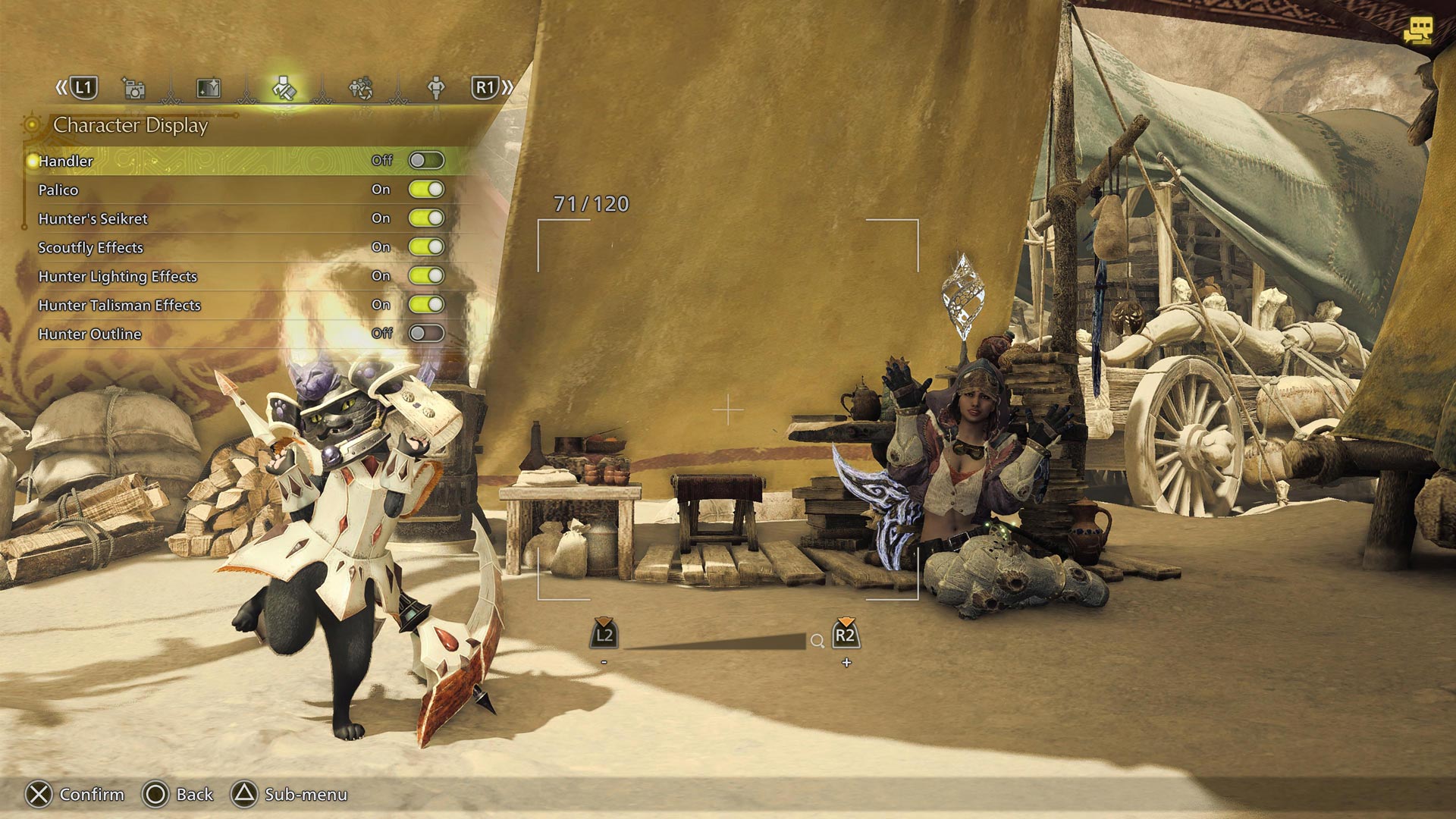Click the highlighted Character Display tab icon

point(284,88)
